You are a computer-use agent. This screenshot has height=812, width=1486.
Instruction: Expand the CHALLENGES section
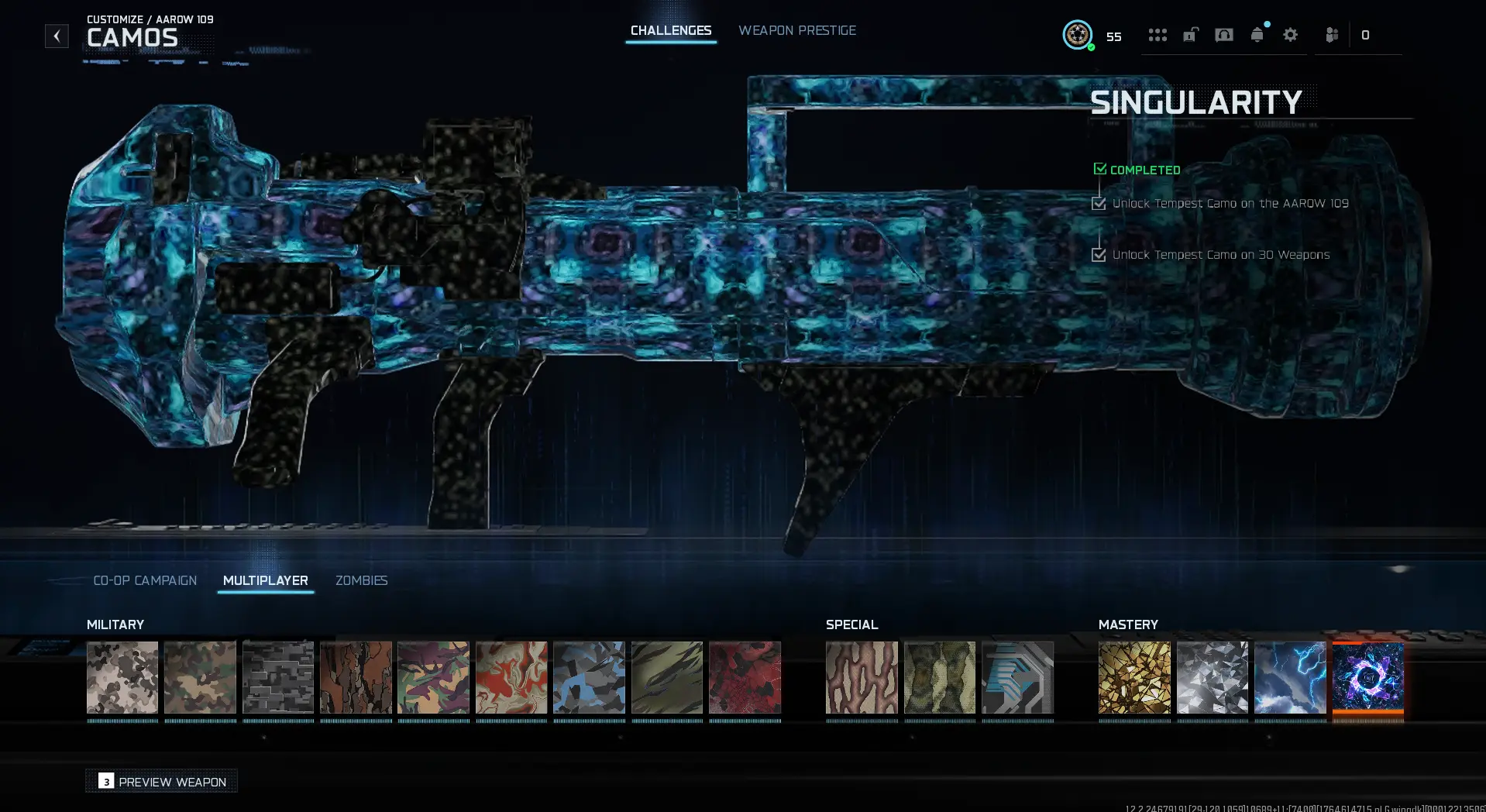671,30
